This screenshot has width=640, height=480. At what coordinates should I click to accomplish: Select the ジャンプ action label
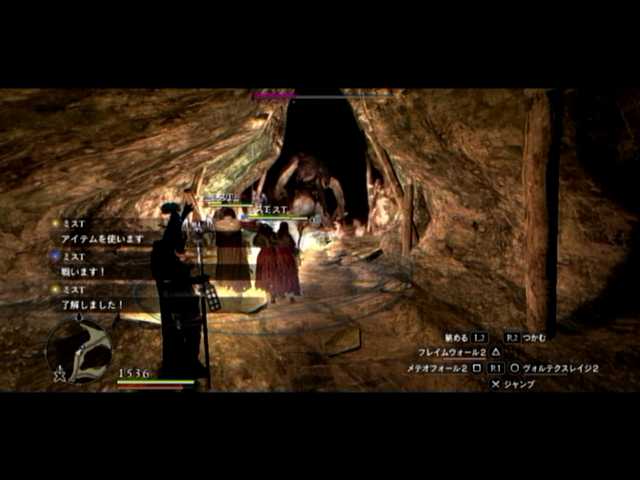(x=519, y=384)
